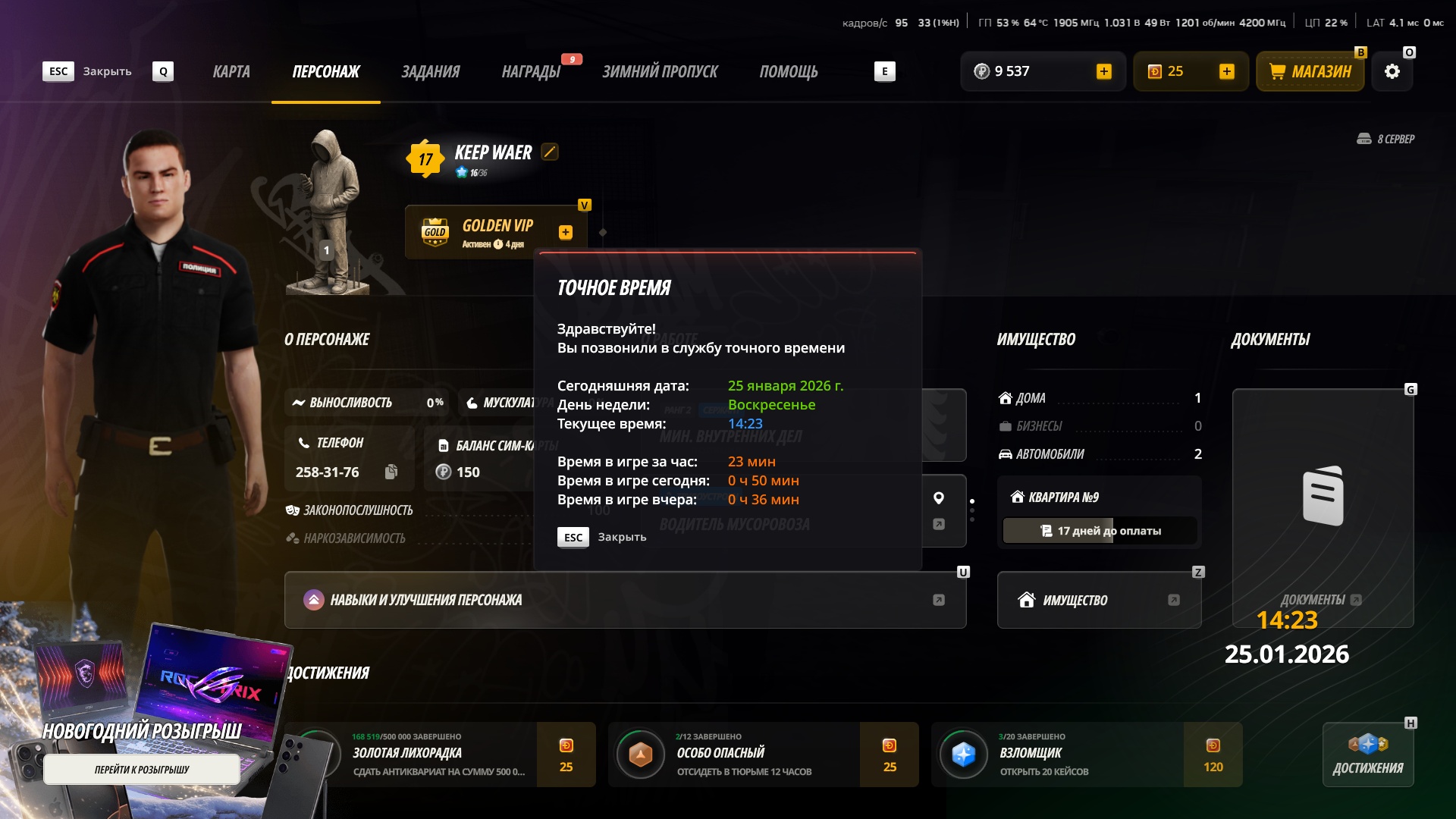Go to the Помощь tab

[789, 72]
